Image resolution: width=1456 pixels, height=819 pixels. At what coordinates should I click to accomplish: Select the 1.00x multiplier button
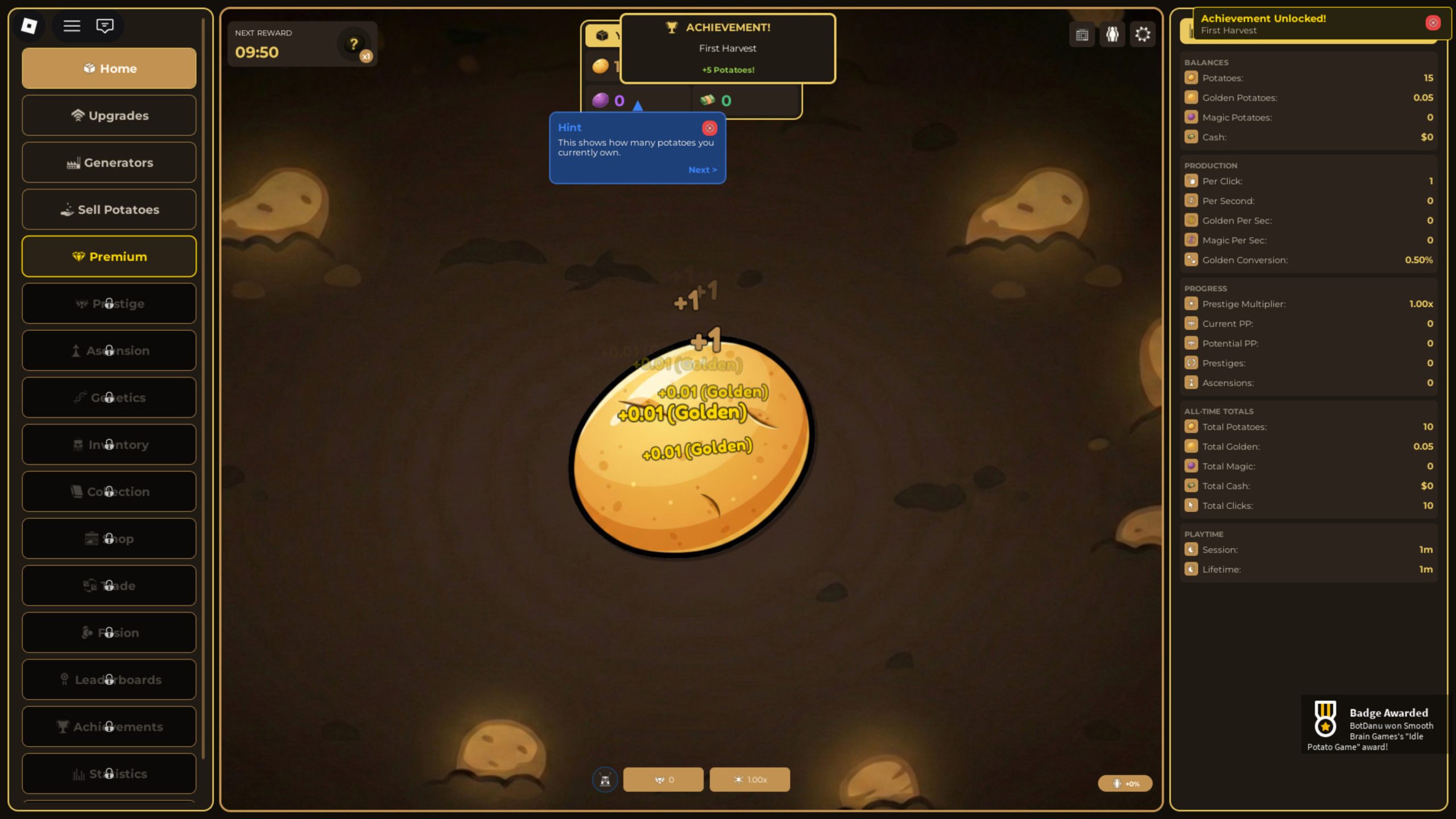pyautogui.click(x=750, y=780)
